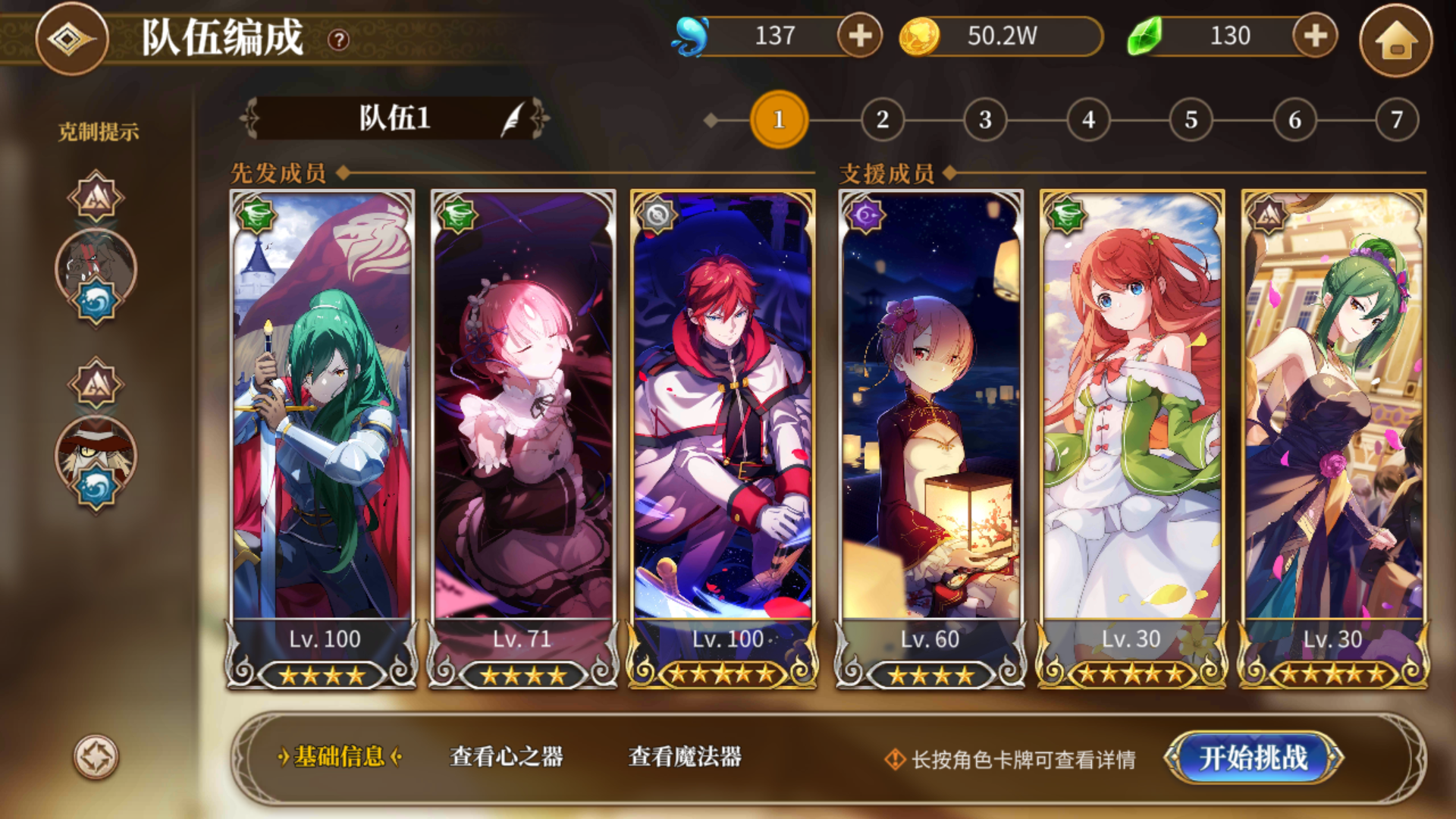Open the 查看魔法器 tab
Screen dimensions: 1456x819
685,757
